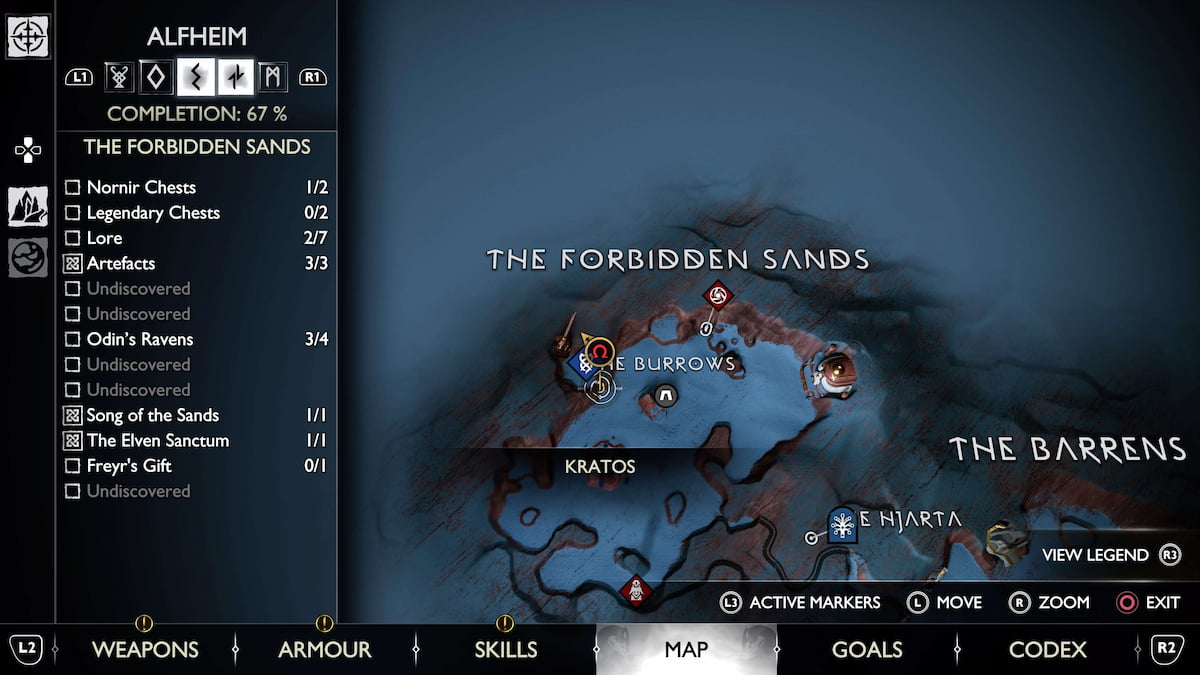Toggle the Lore checkbox
The height and width of the screenshot is (675, 1200).
[73, 238]
